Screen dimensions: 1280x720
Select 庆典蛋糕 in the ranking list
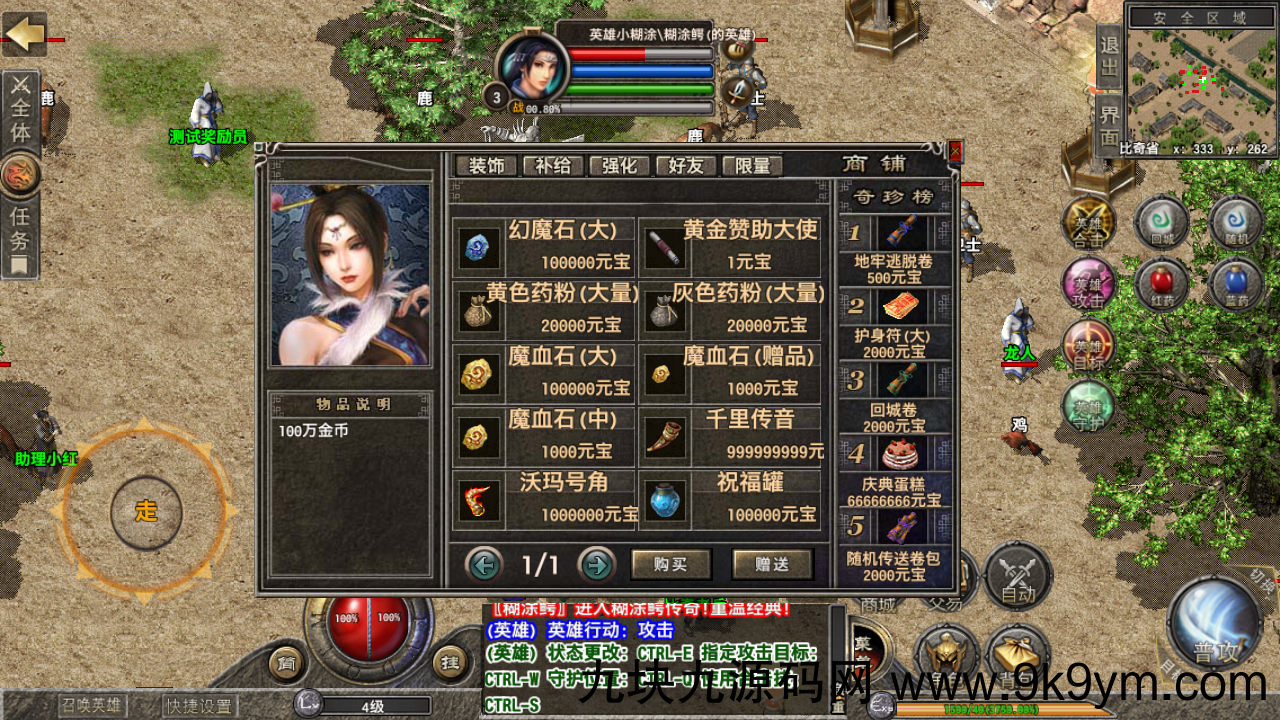coord(893,470)
